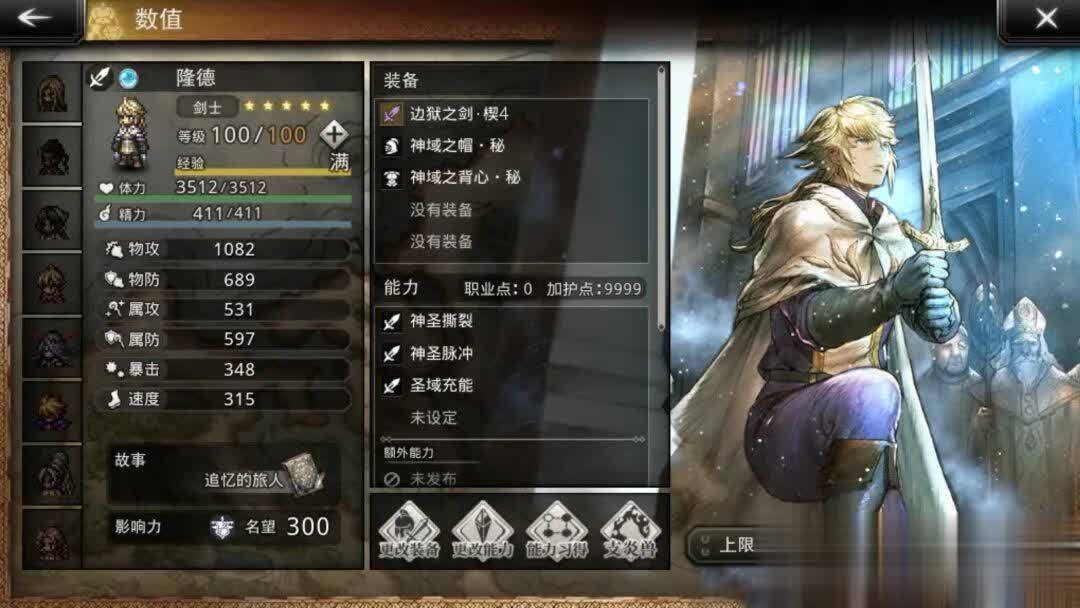Select the 边狱之剑·楔4 weapon slot
This screenshot has height=608, width=1080.
tap(512, 114)
